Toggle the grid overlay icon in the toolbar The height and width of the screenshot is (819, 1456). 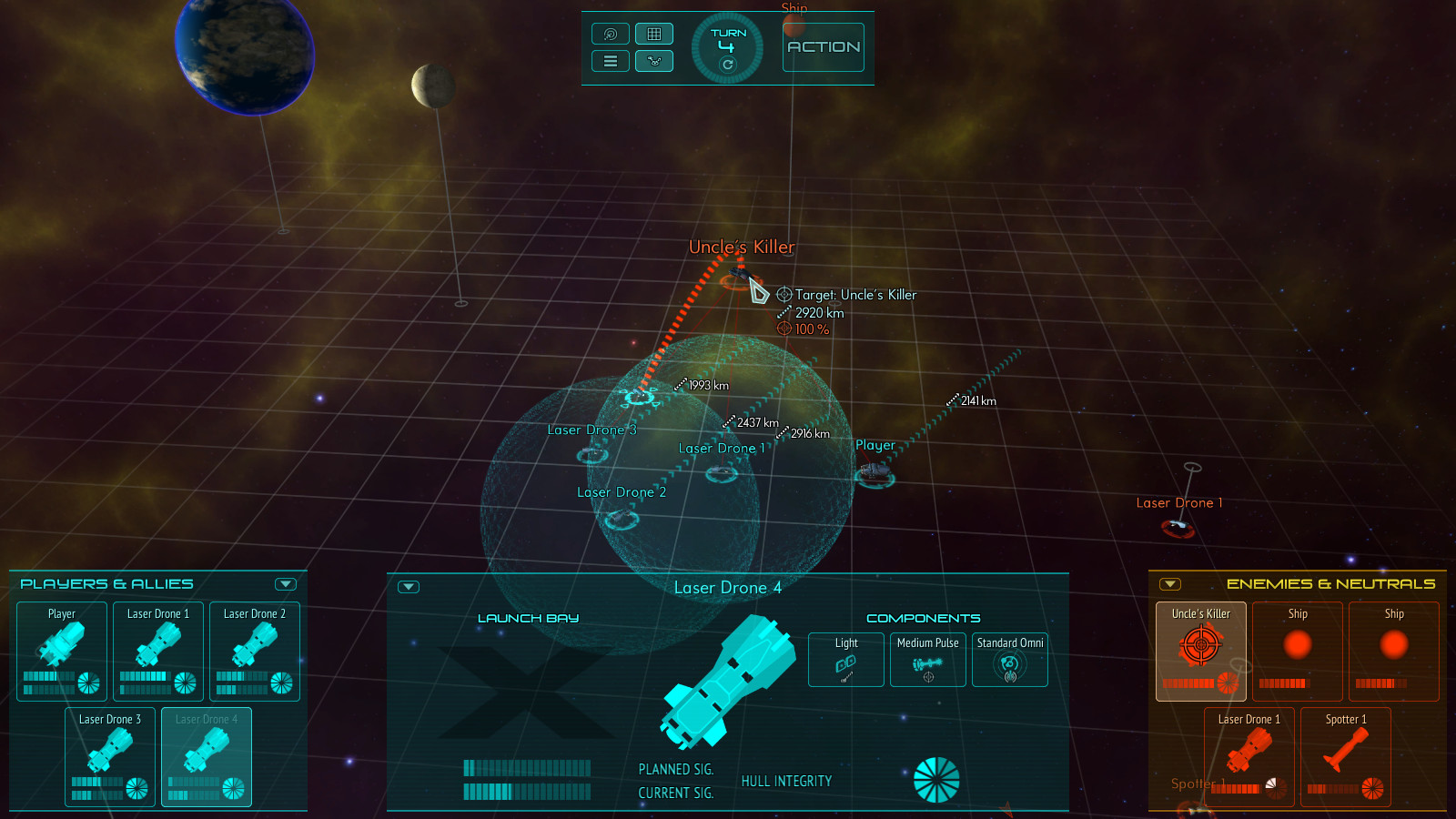[x=654, y=34]
